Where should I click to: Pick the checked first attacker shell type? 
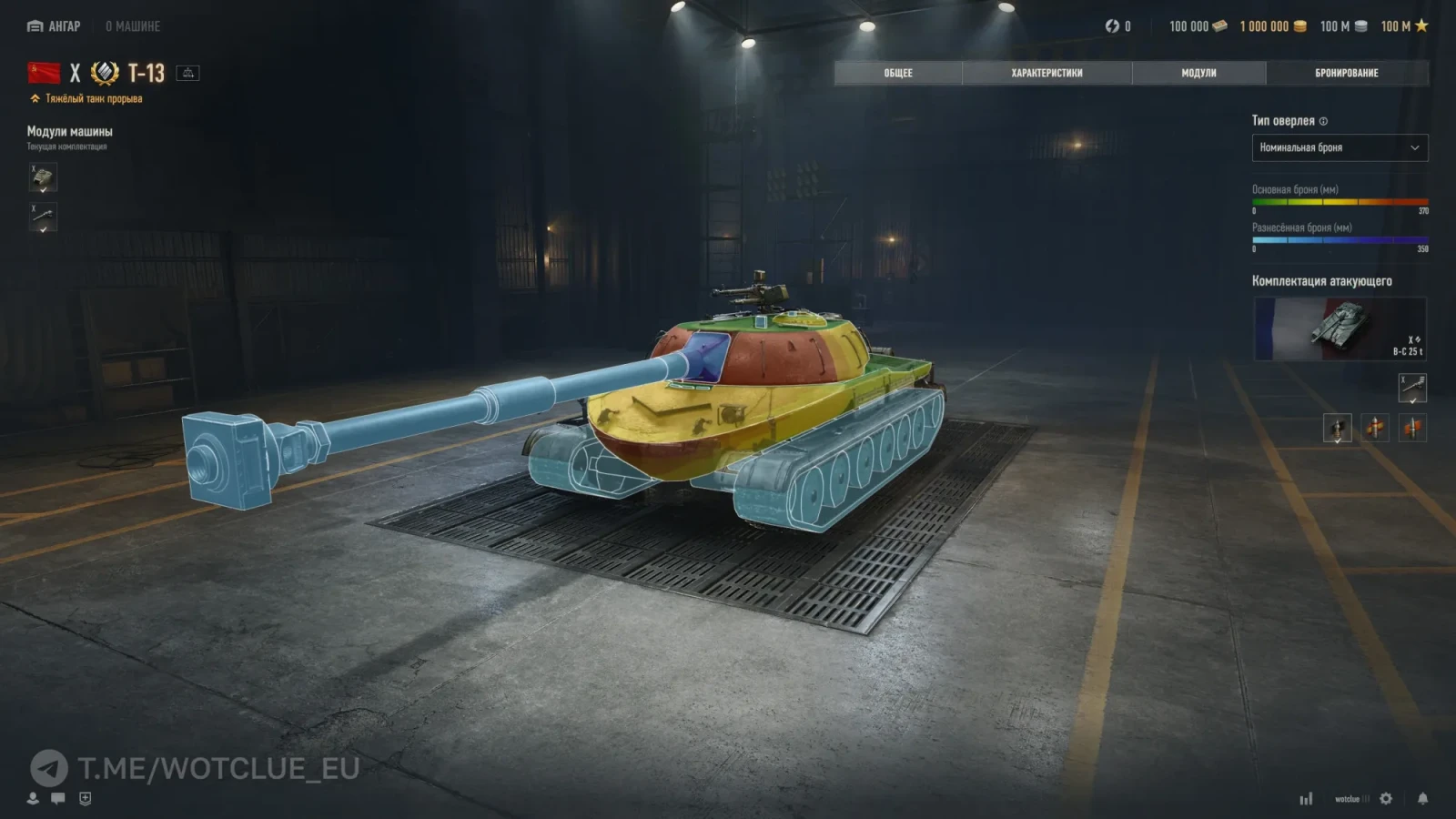1337,428
